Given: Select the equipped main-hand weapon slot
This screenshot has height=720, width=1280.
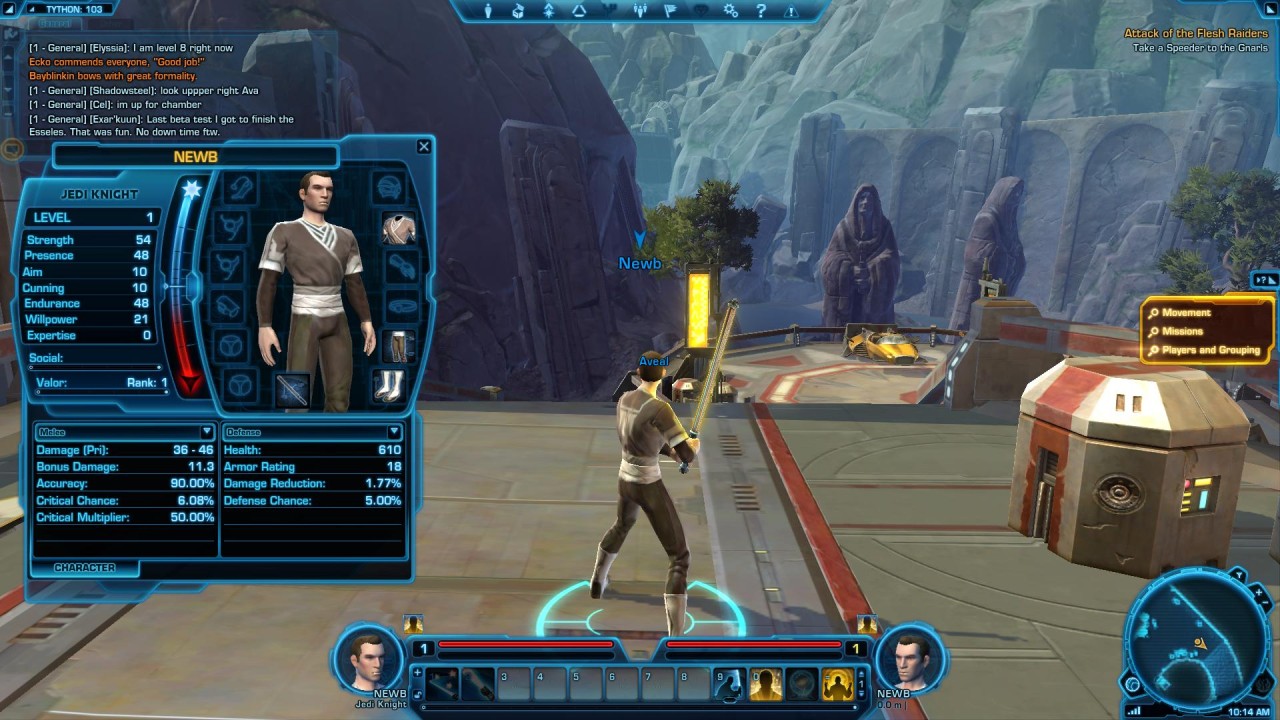Looking at the screenshot, I should coord(292,389).
